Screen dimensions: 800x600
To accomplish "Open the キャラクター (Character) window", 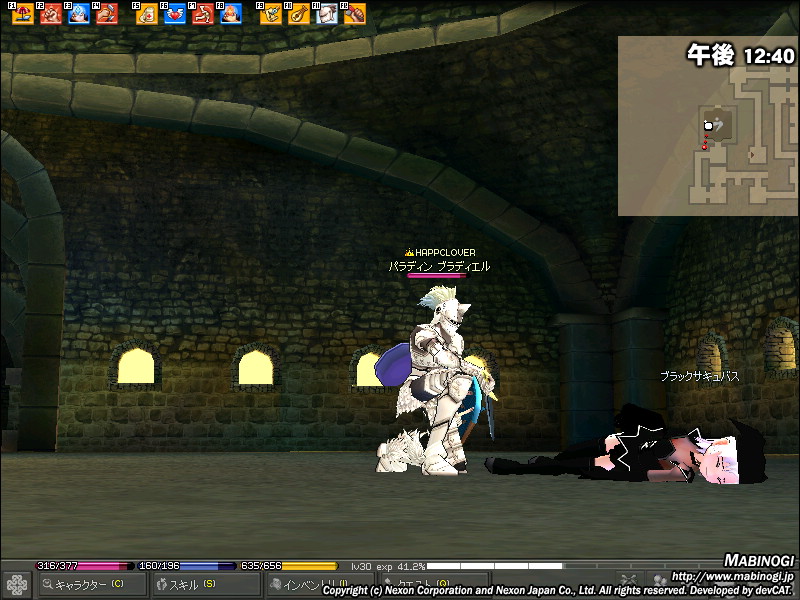I will (x=92, y=585).
